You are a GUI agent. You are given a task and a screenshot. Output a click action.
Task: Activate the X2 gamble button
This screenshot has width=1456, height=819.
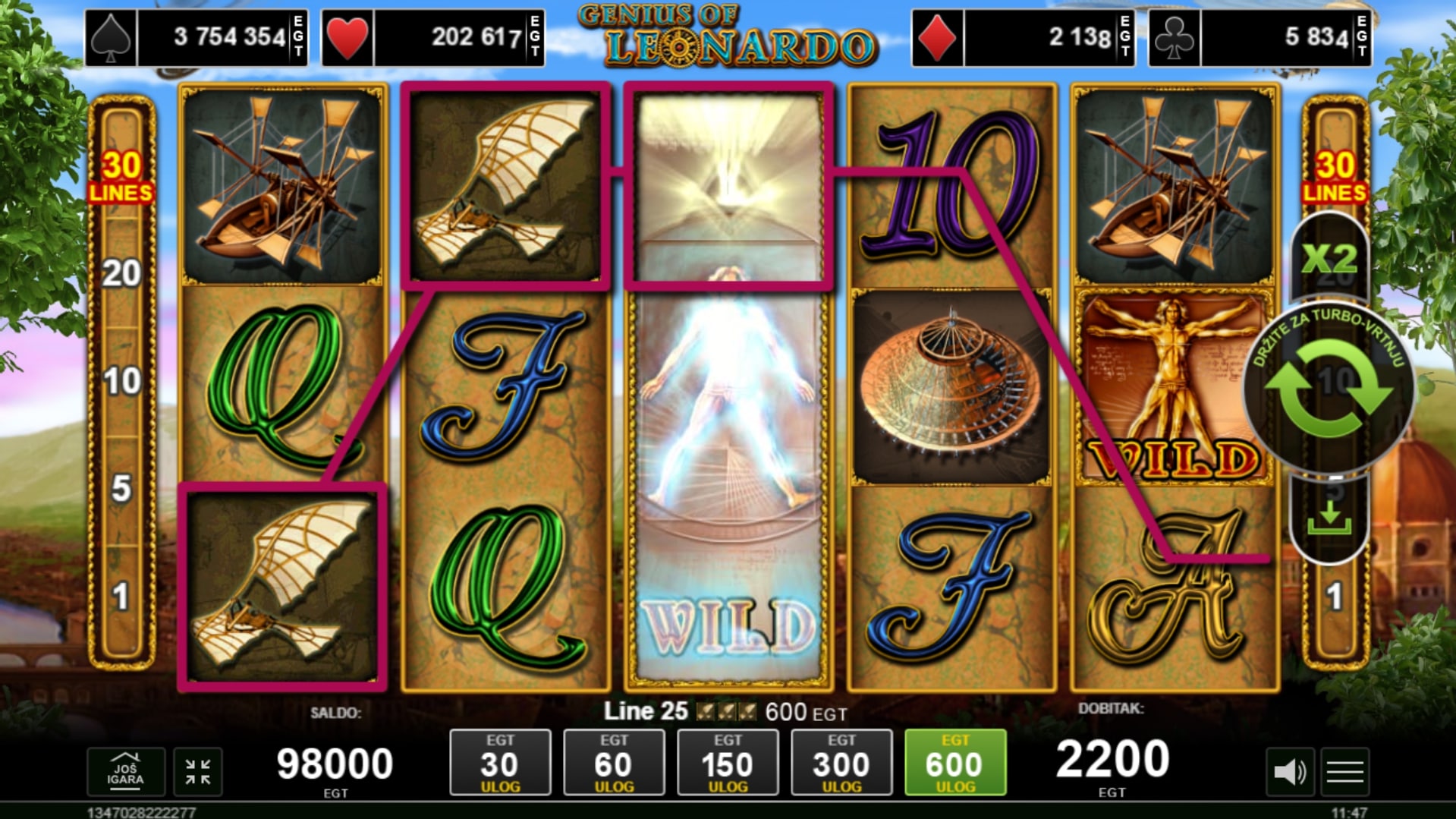click(1329, 259)
